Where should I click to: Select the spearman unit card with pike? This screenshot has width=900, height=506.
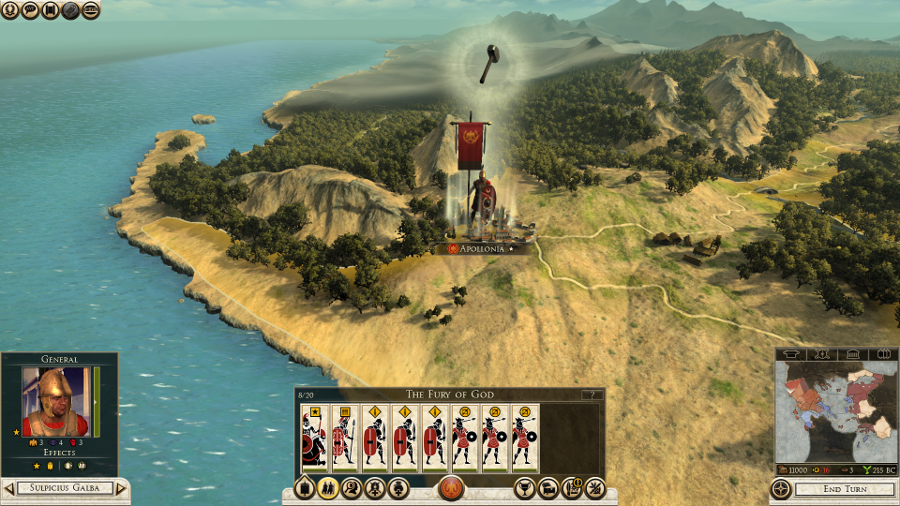pos(344,438)
